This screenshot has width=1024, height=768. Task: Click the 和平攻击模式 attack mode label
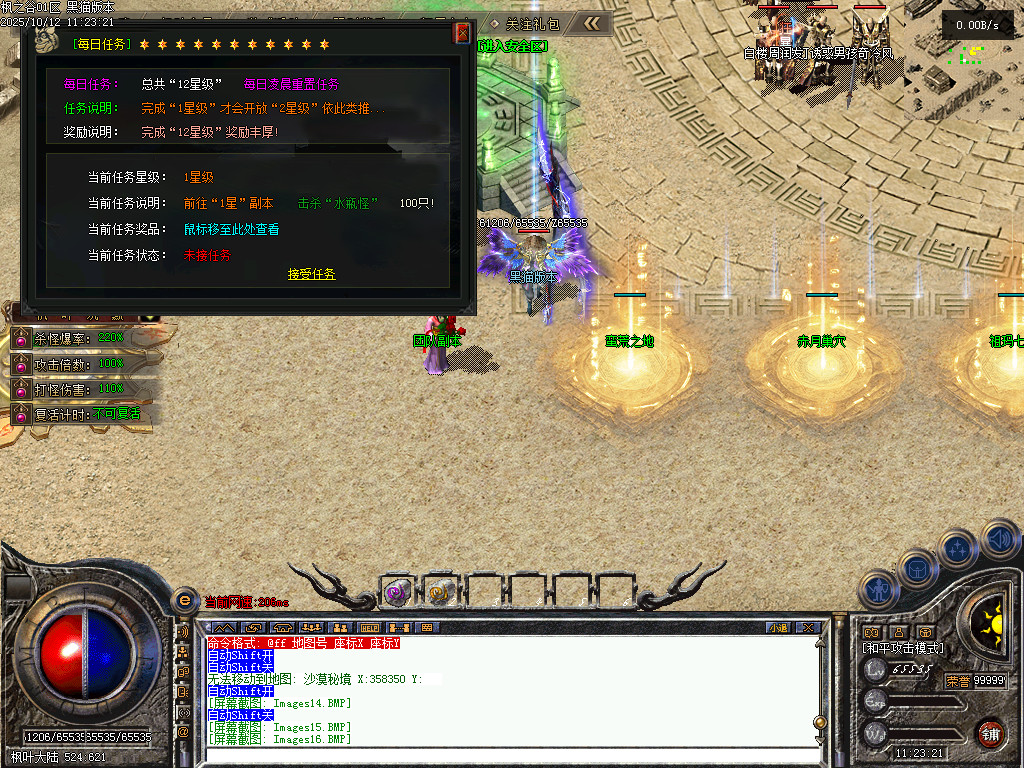[903, 648]
